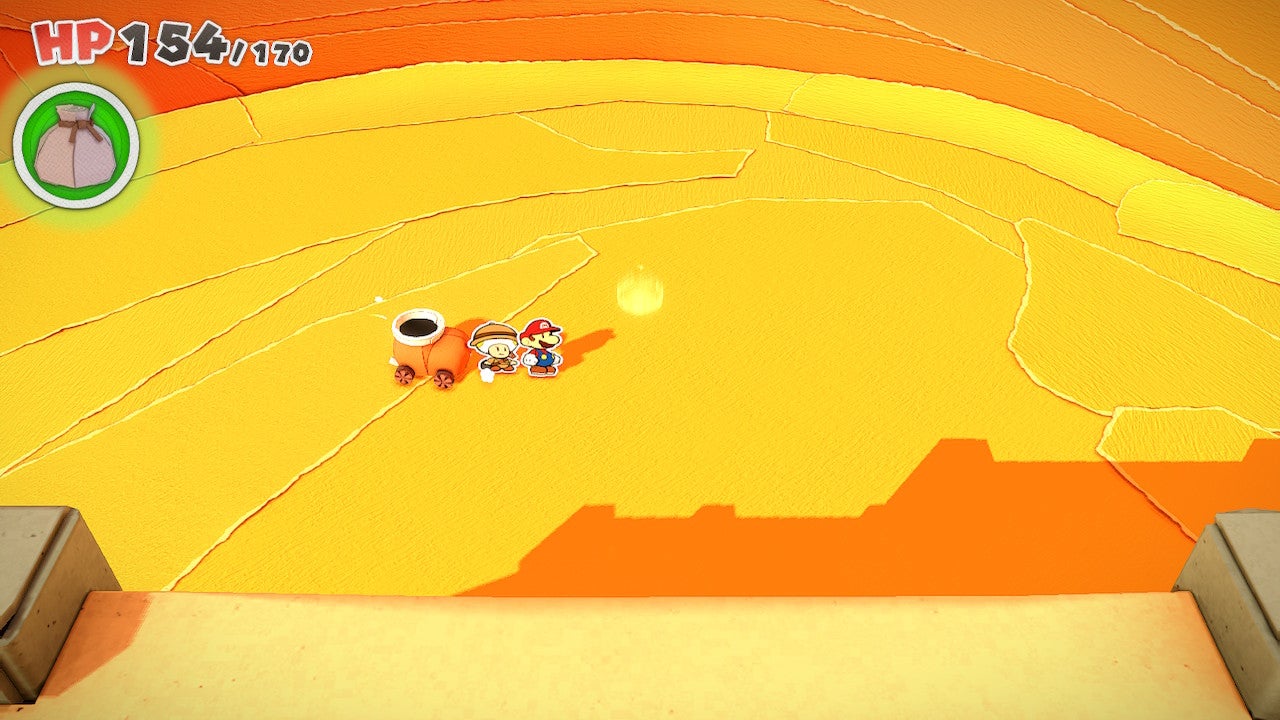1280x720 pixels.
Task: Select Professor Toad beside Mario
Action: 496,352
